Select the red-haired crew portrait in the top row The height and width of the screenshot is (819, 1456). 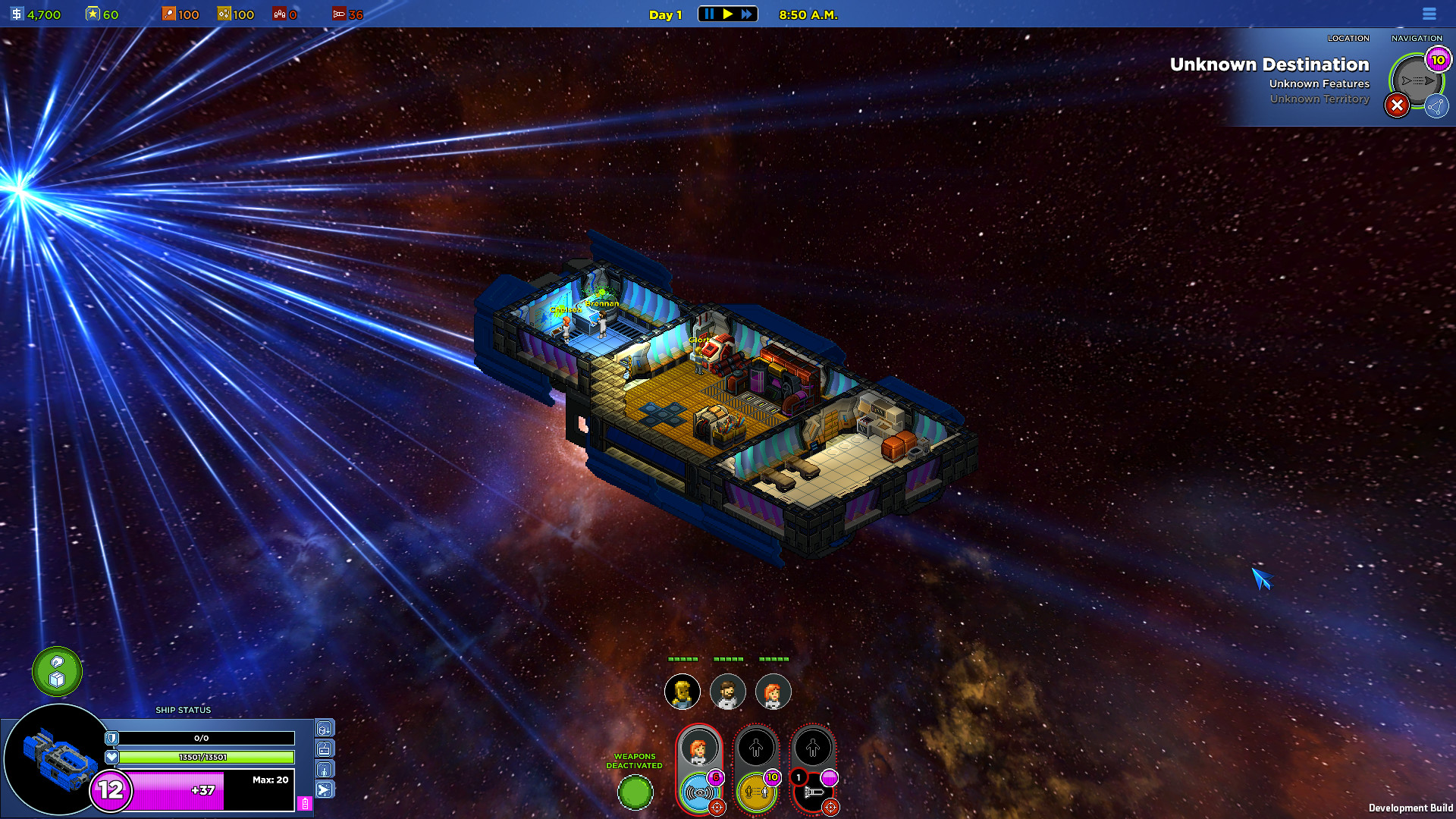tap(773, 692)
